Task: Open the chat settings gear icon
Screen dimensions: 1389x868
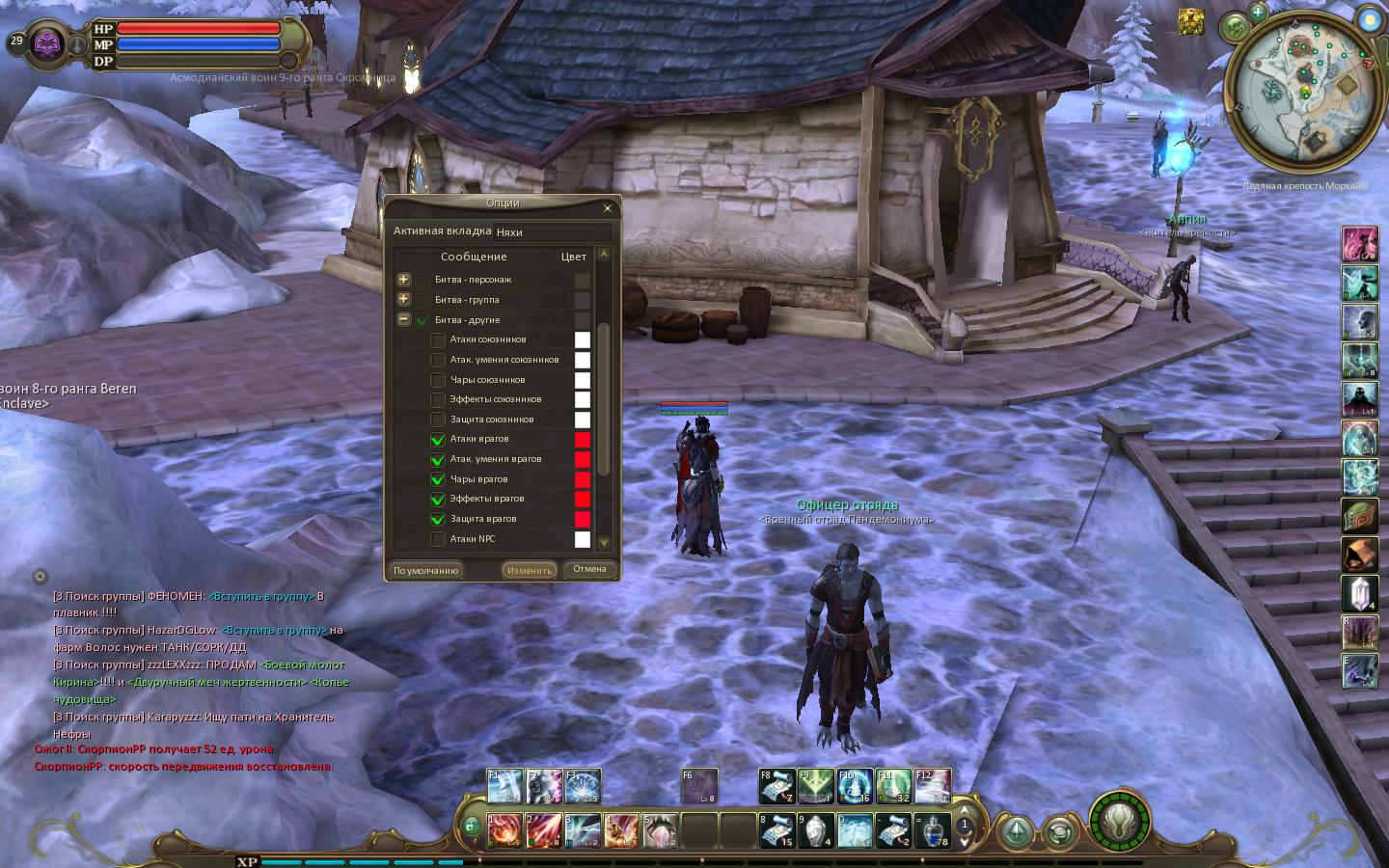Action: point(40,577)
